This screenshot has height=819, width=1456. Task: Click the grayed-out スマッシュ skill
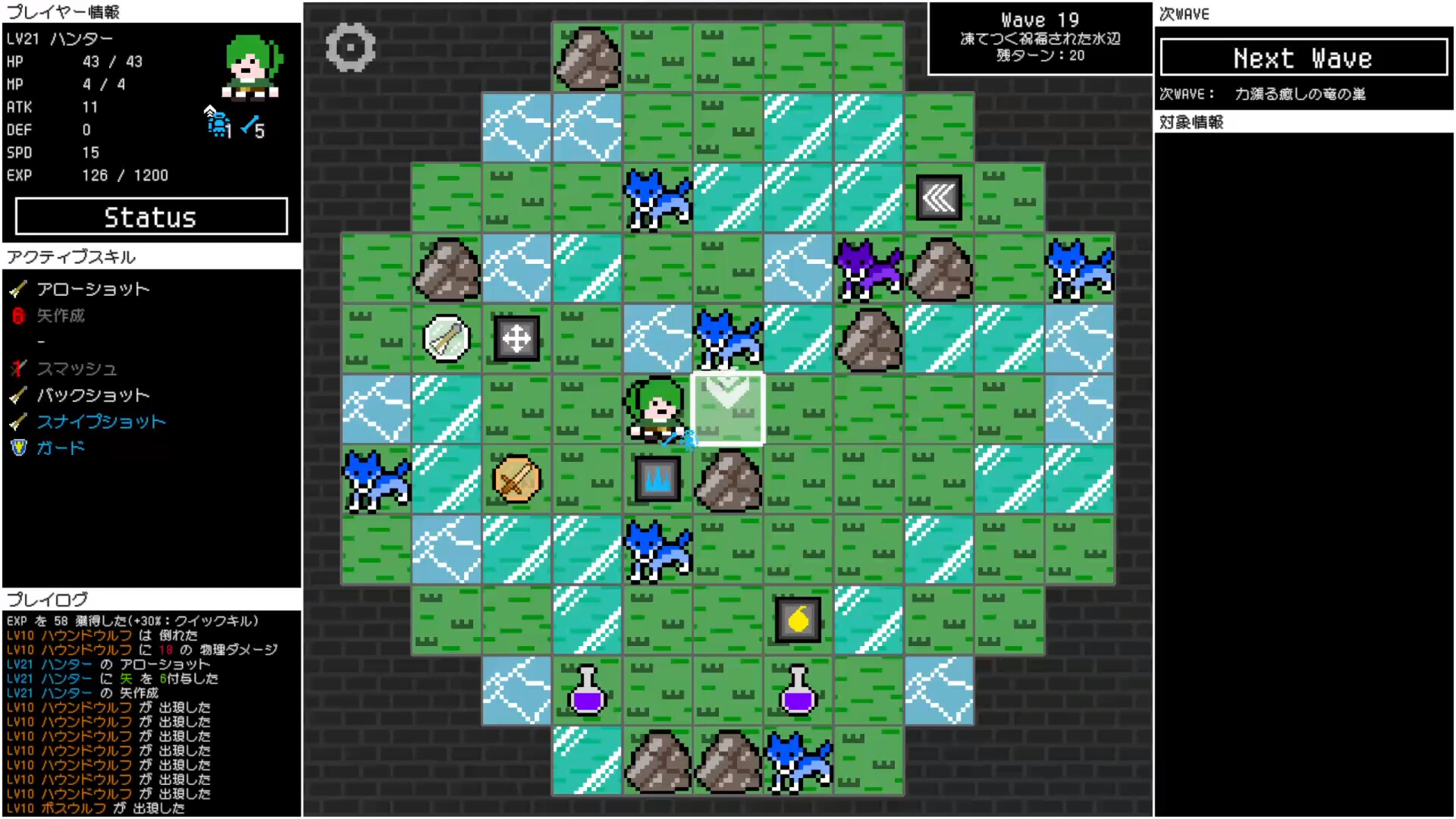[76, 369]
